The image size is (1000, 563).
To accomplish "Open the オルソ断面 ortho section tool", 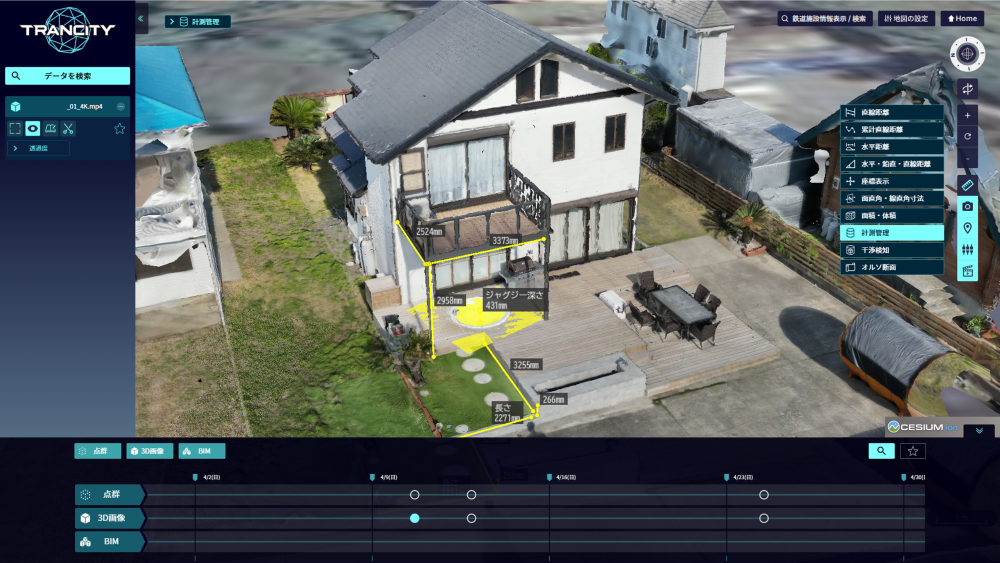I will [x=893, y=267].
